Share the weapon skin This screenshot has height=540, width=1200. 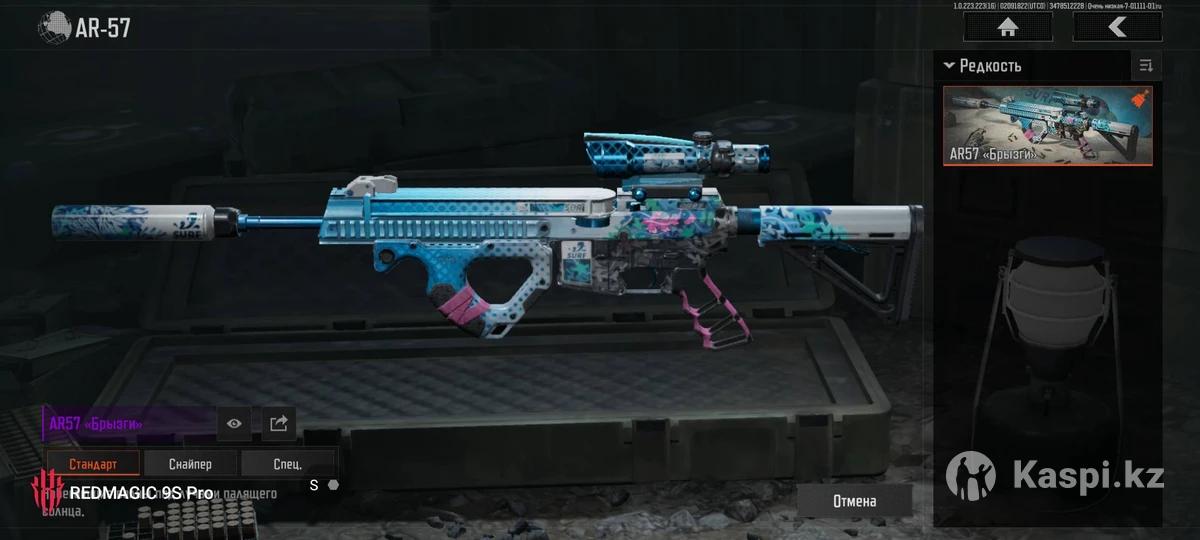(x=279, y=423)
